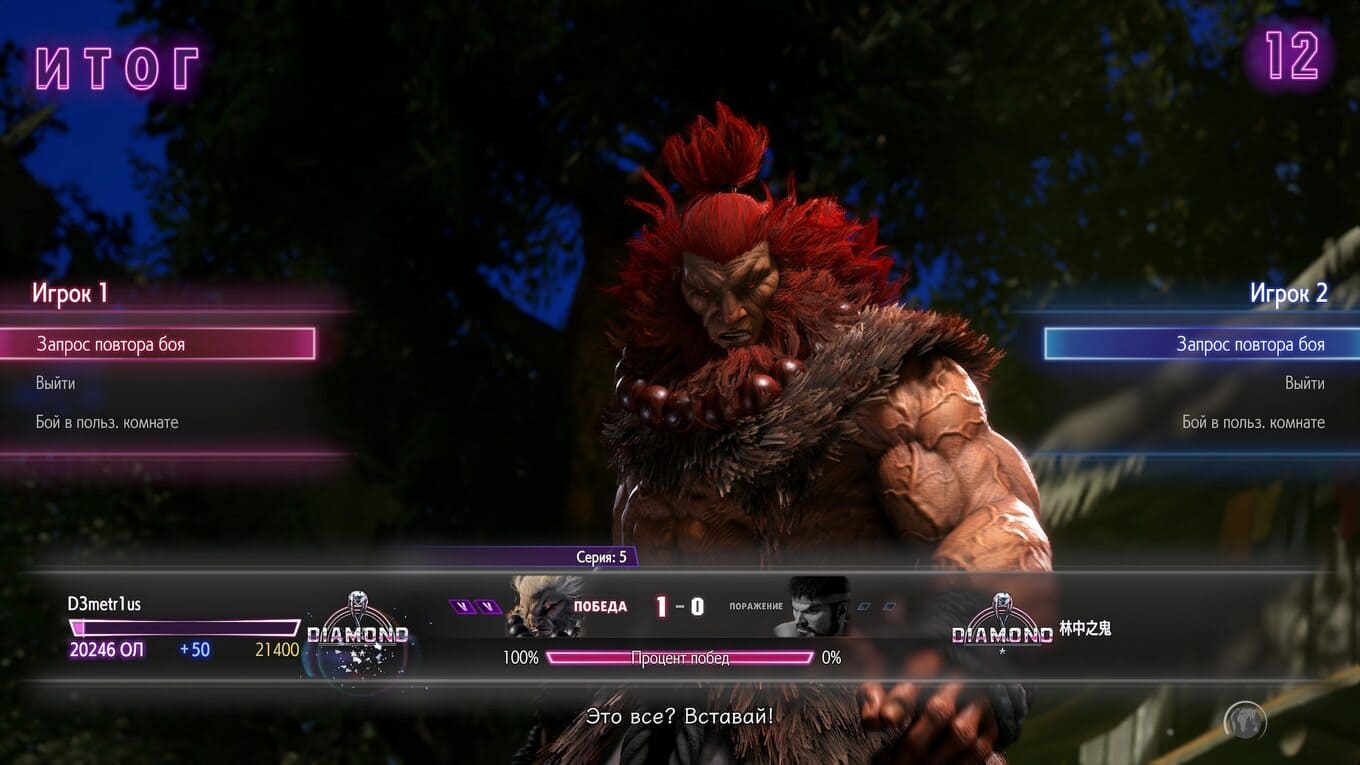This screenshot has height=765, width=1360.
Task: Click the D3metr1us player name
Action: coord(104,604)
